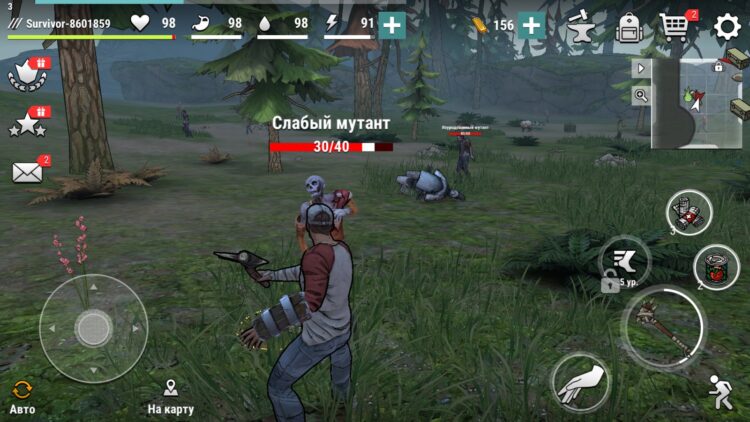750x422 pixels.
Task: Open the anvil crafting menu
Action: 580,27
